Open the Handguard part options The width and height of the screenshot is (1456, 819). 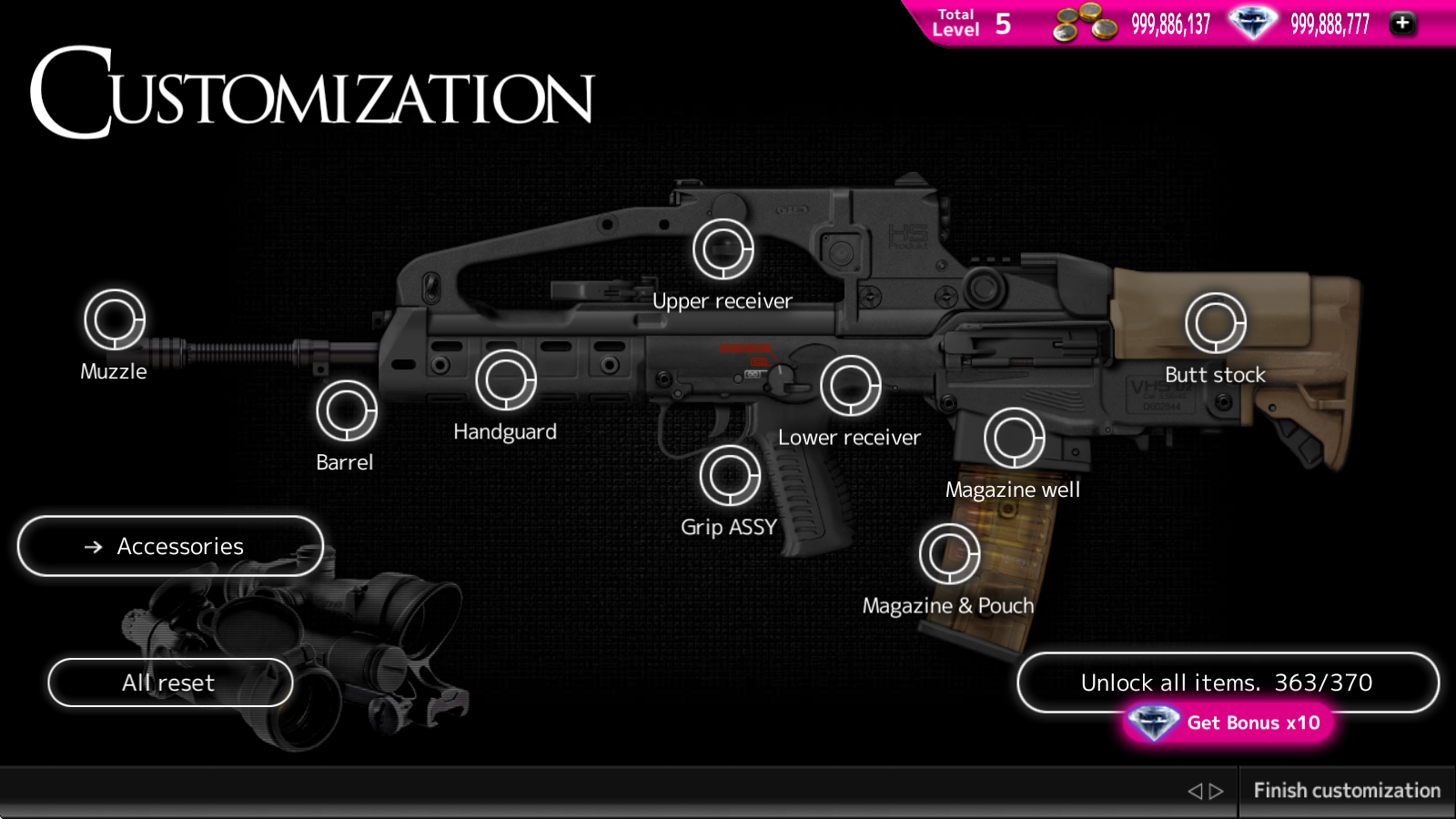click(506, 380)
